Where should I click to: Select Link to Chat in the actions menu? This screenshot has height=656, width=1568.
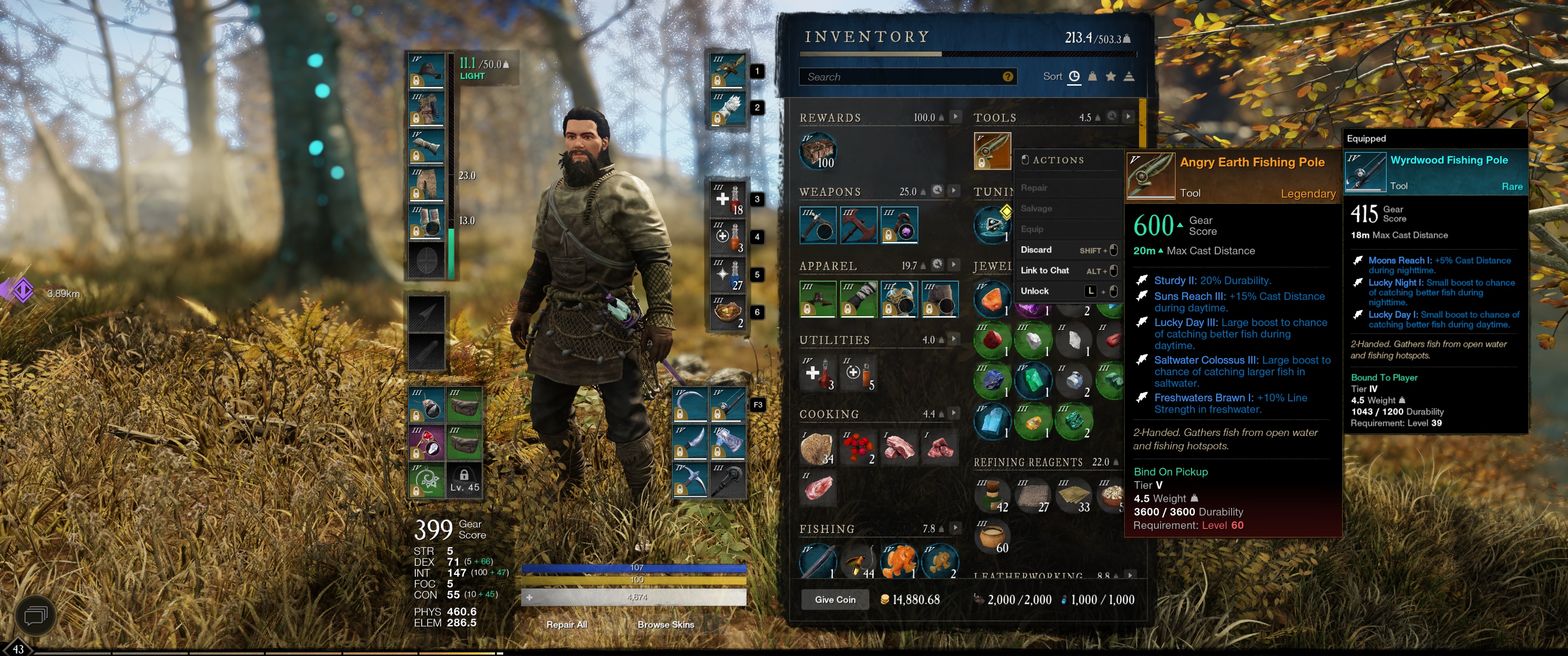click(x=1045, y=270)
